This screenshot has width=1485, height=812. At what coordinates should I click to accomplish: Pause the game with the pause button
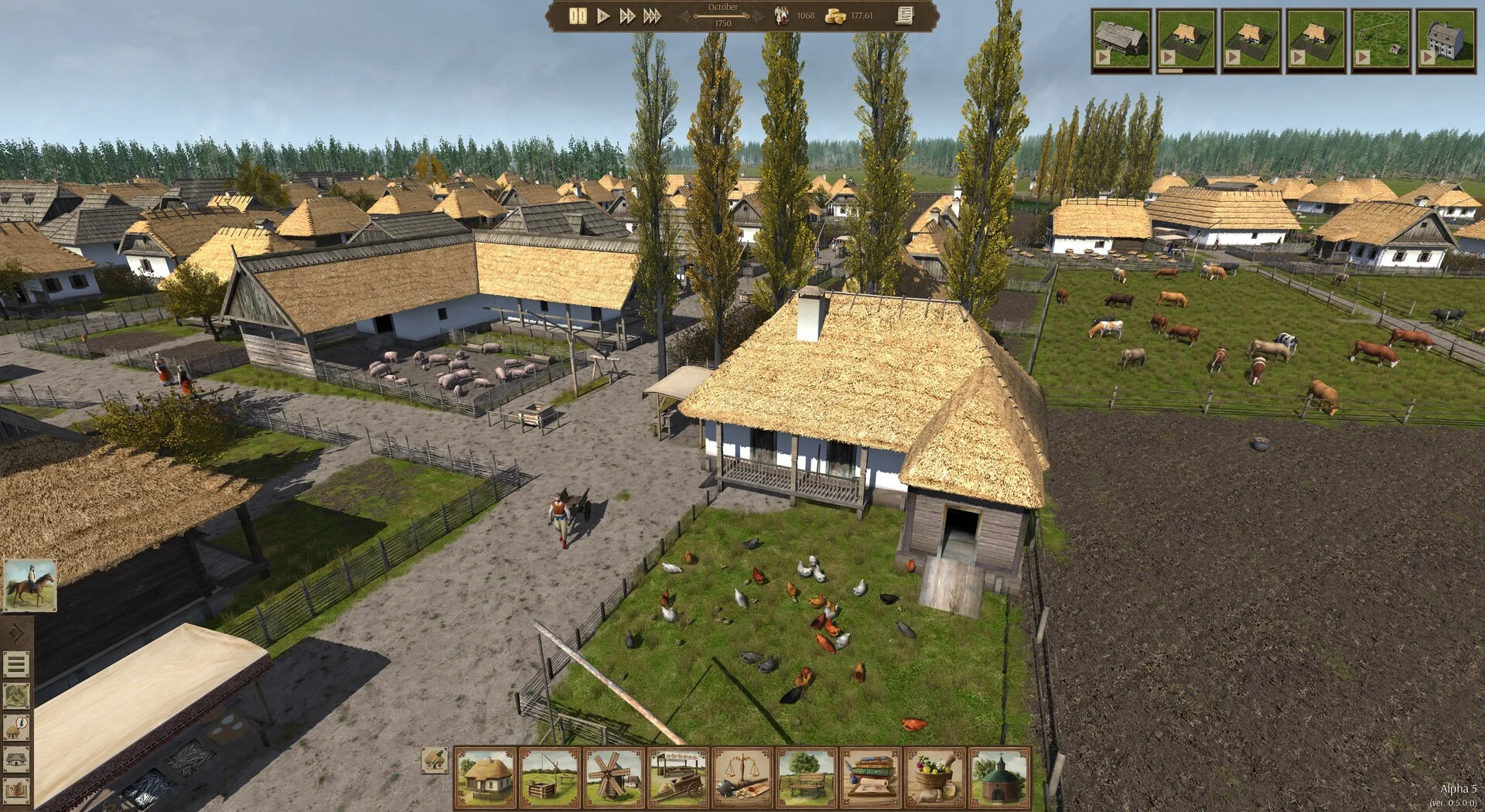tap(577, 15)
